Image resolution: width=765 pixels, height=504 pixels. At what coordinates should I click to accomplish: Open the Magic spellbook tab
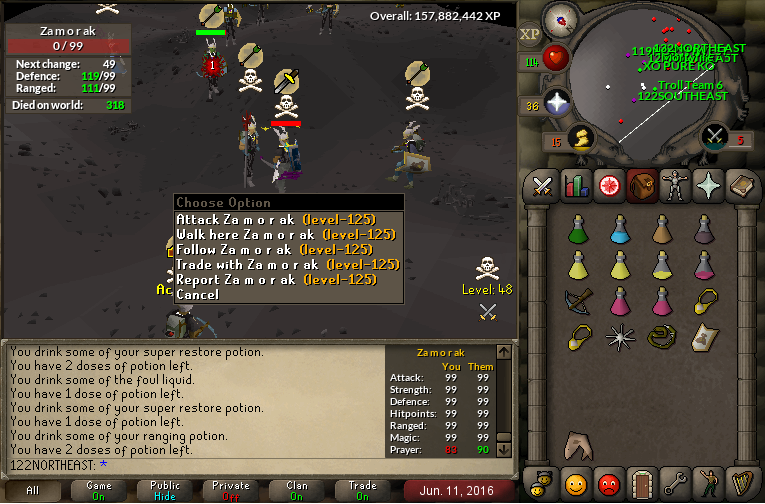(x=739, y=186)
